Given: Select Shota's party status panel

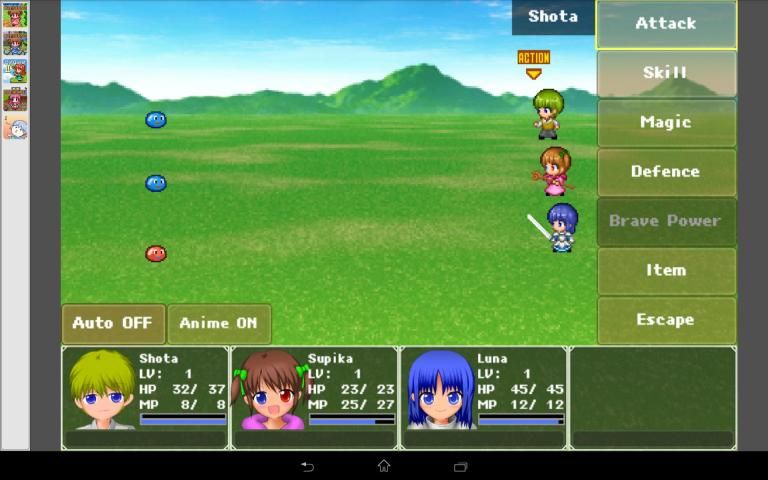Looking at the screenshot, I should tap(146, 397).
